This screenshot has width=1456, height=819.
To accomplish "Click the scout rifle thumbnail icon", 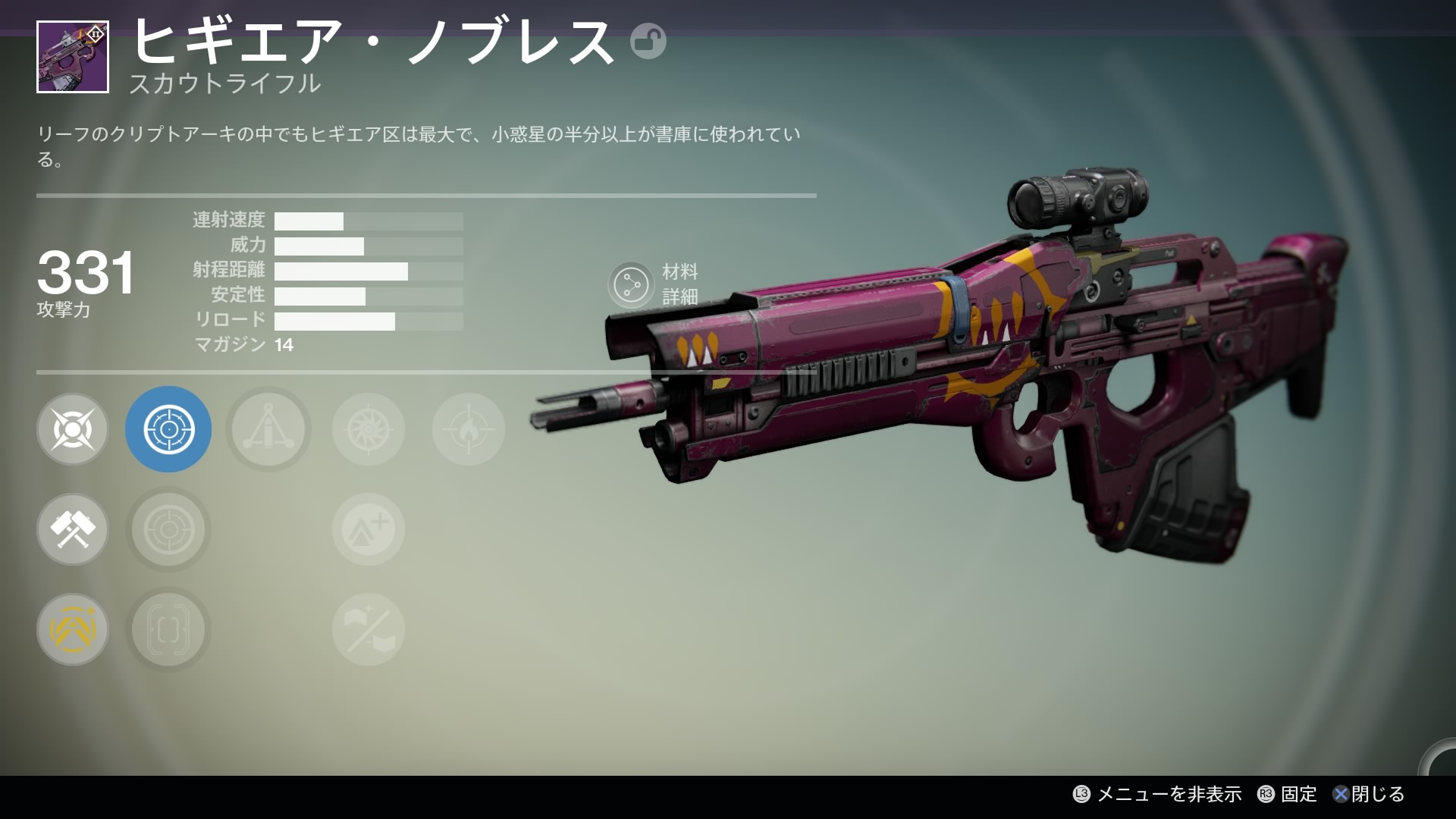I will 73,58.
